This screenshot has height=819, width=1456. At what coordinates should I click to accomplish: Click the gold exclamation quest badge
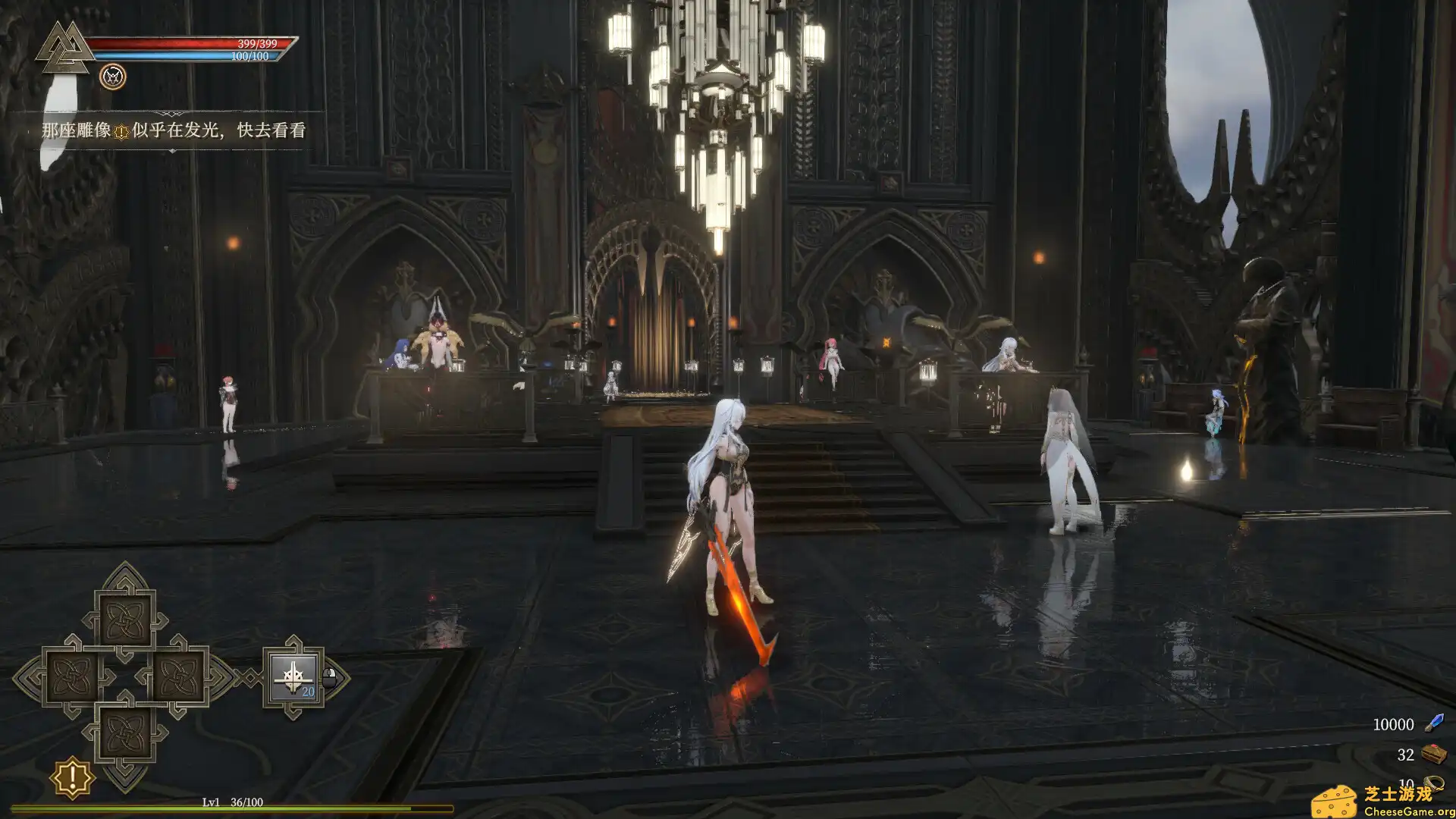click(x=72, y=777)
